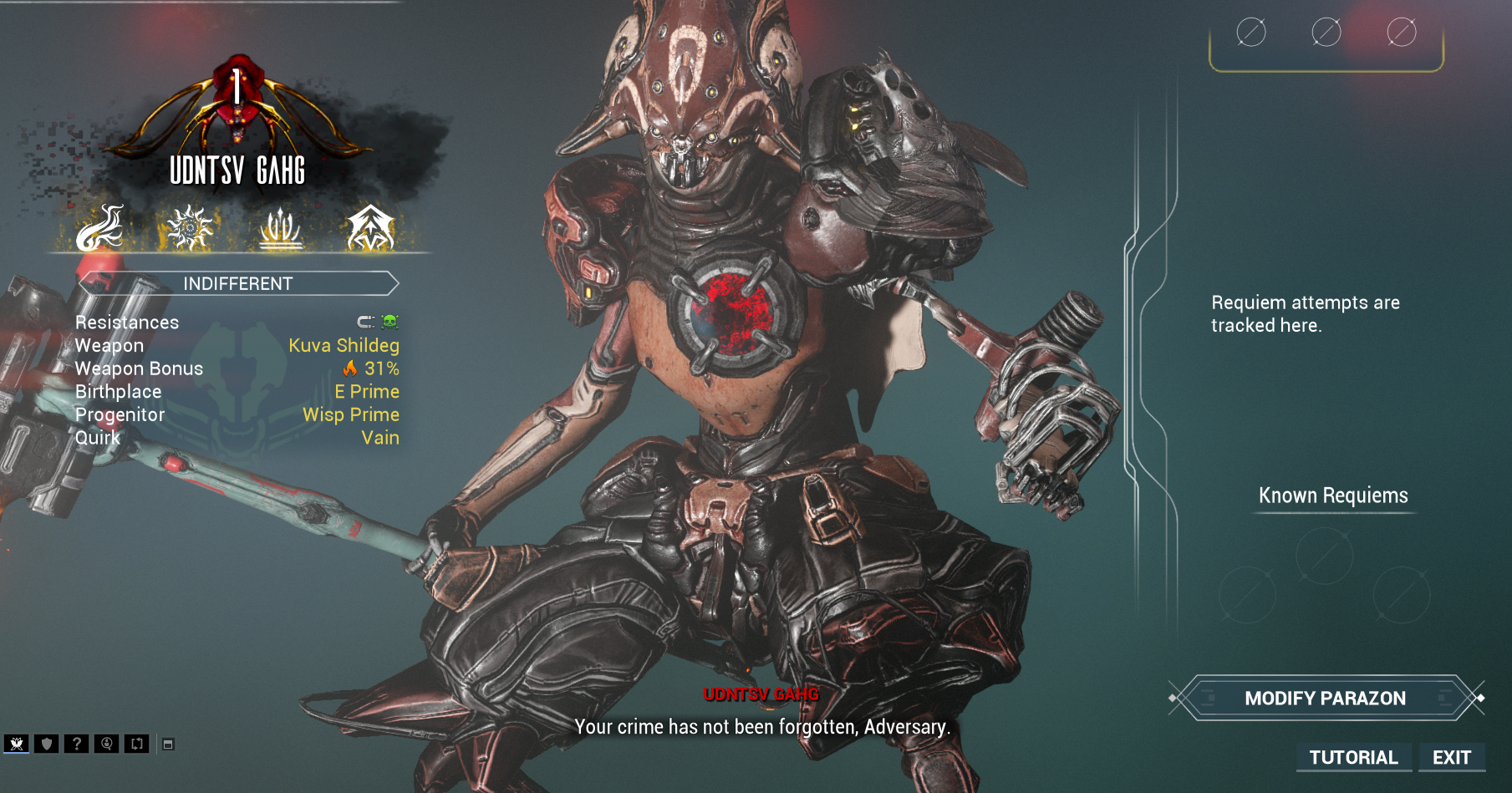Select the winged arrow ability icon
This screenshot has height=793, width=1512.
pos(370,228)
